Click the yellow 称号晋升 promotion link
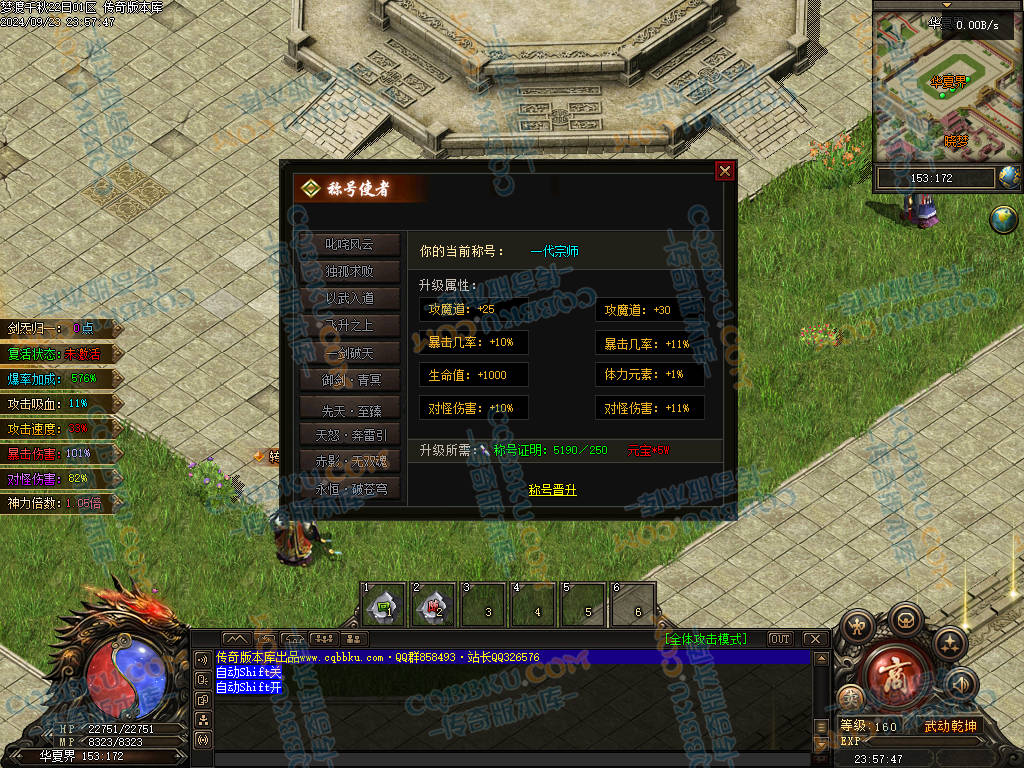This screenshot has width=1024, height=768. click(552, 490)
